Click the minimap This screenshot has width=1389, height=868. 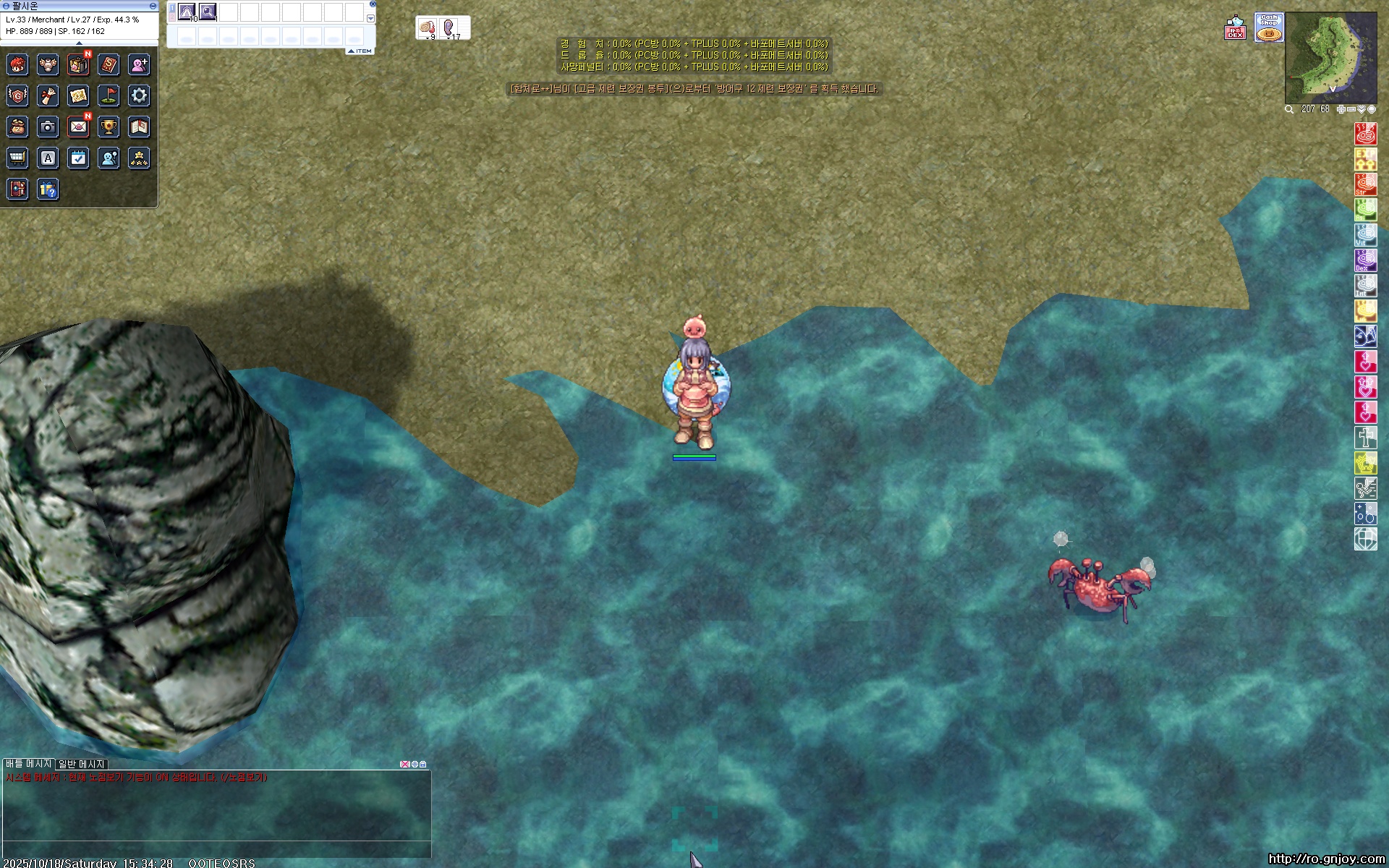[1330, 58]
